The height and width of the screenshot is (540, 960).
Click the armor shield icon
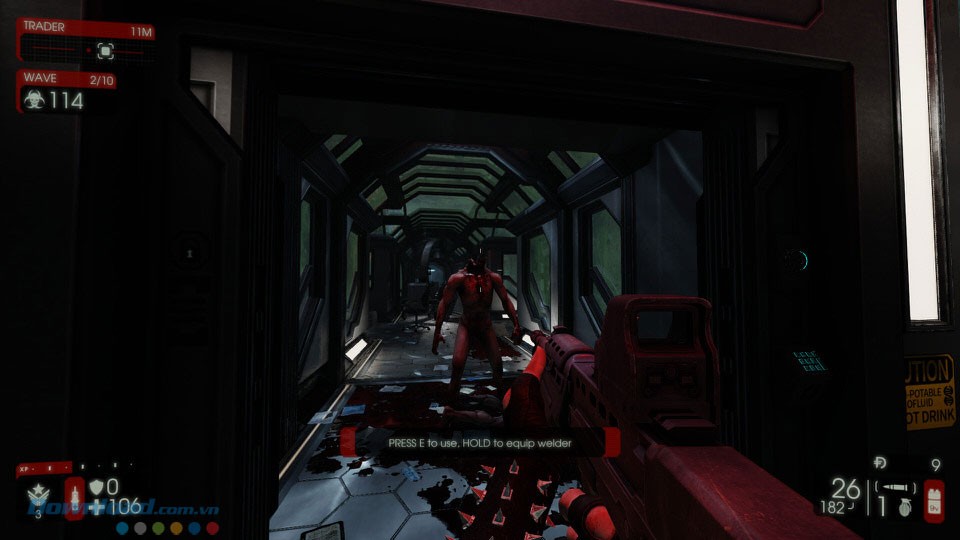click(96, 487)
